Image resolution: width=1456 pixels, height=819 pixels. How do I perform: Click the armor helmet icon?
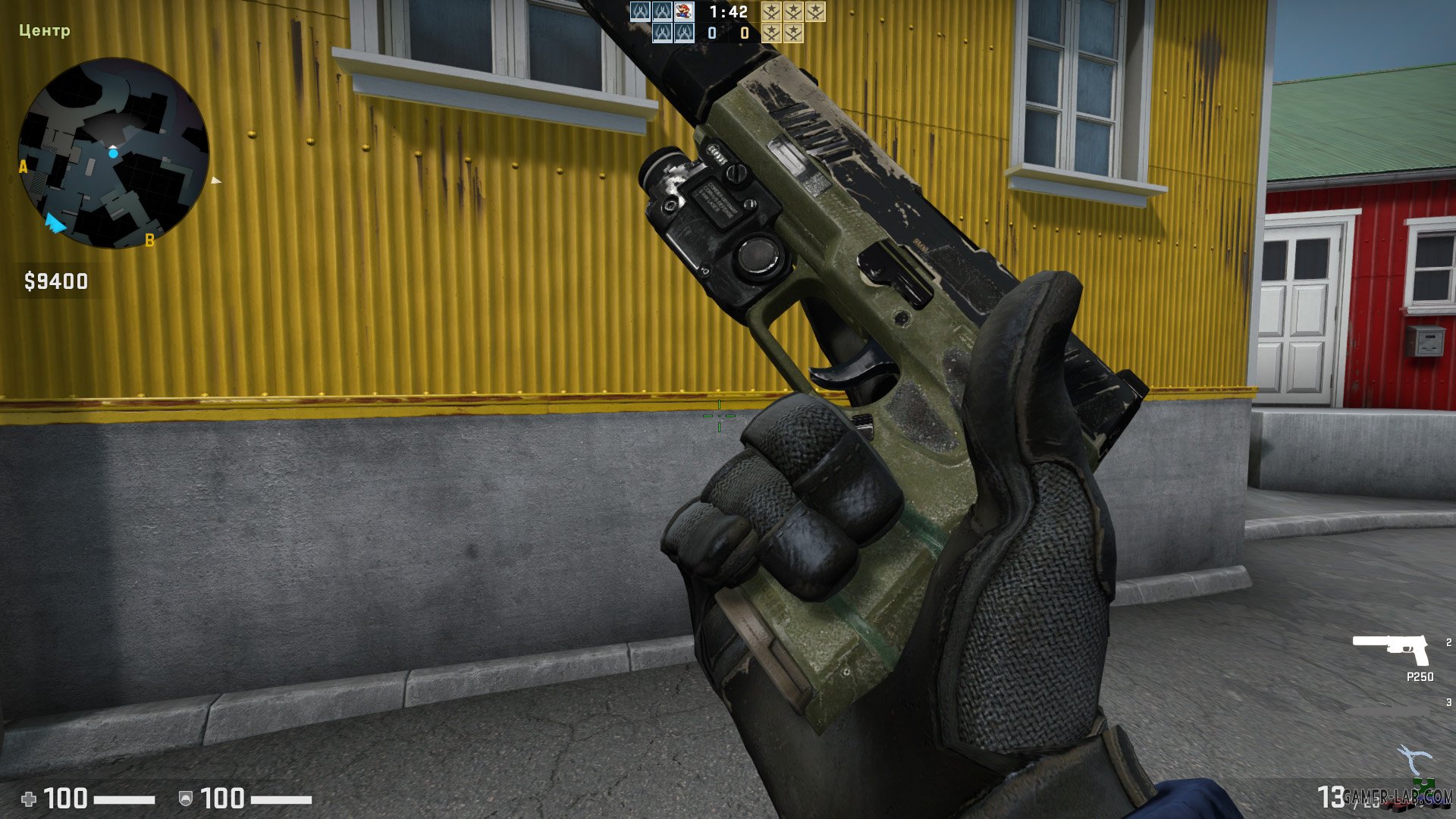[x=186, y=799]
